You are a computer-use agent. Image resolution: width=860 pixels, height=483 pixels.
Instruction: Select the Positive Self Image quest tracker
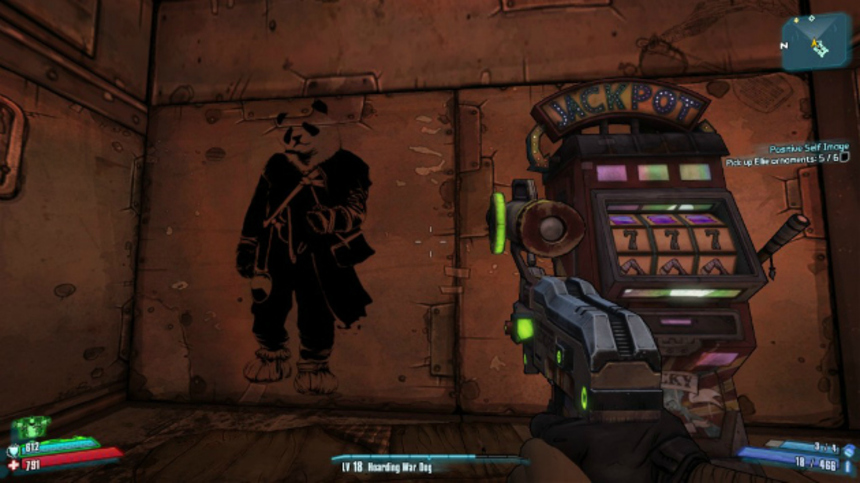808,145
